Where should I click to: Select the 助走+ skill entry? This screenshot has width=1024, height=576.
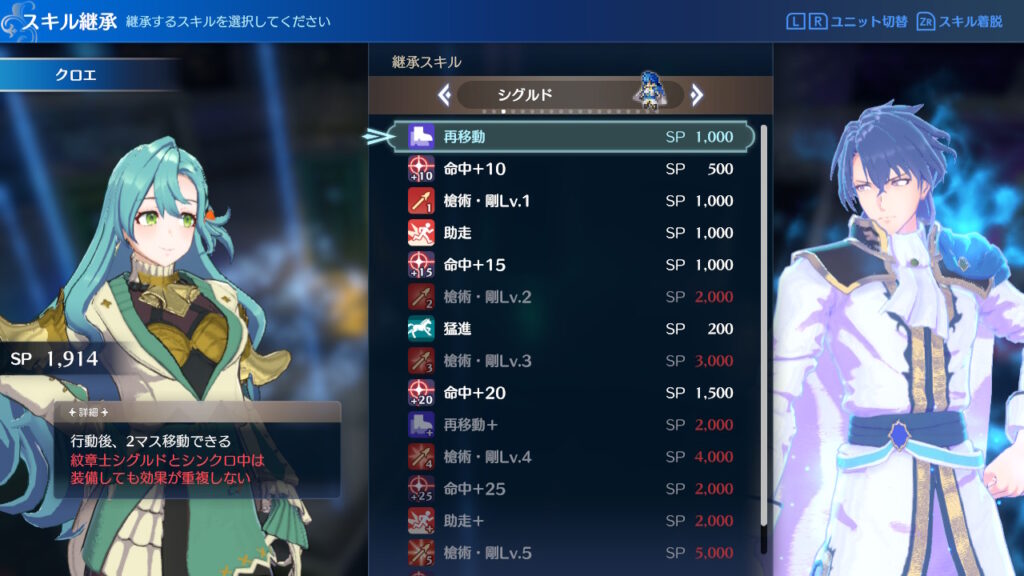[x=570, y=521]
